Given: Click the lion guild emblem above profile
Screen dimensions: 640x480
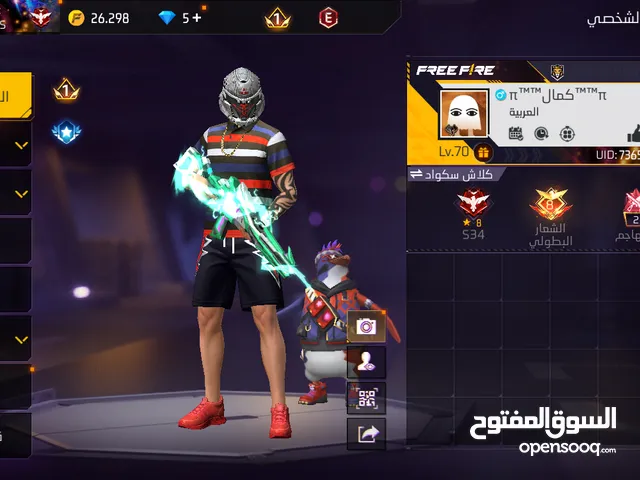Looking at the screenshot, I should [557, 71].
